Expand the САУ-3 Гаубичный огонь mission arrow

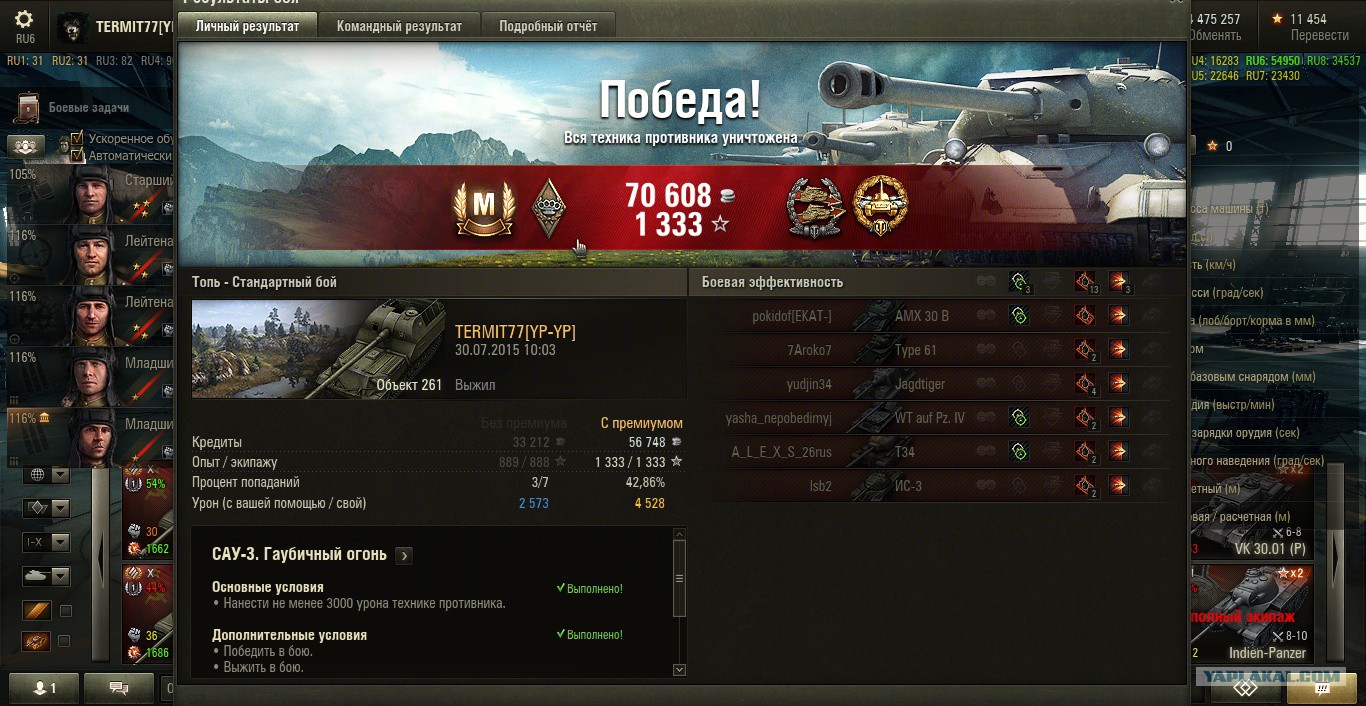coord(404,555)
